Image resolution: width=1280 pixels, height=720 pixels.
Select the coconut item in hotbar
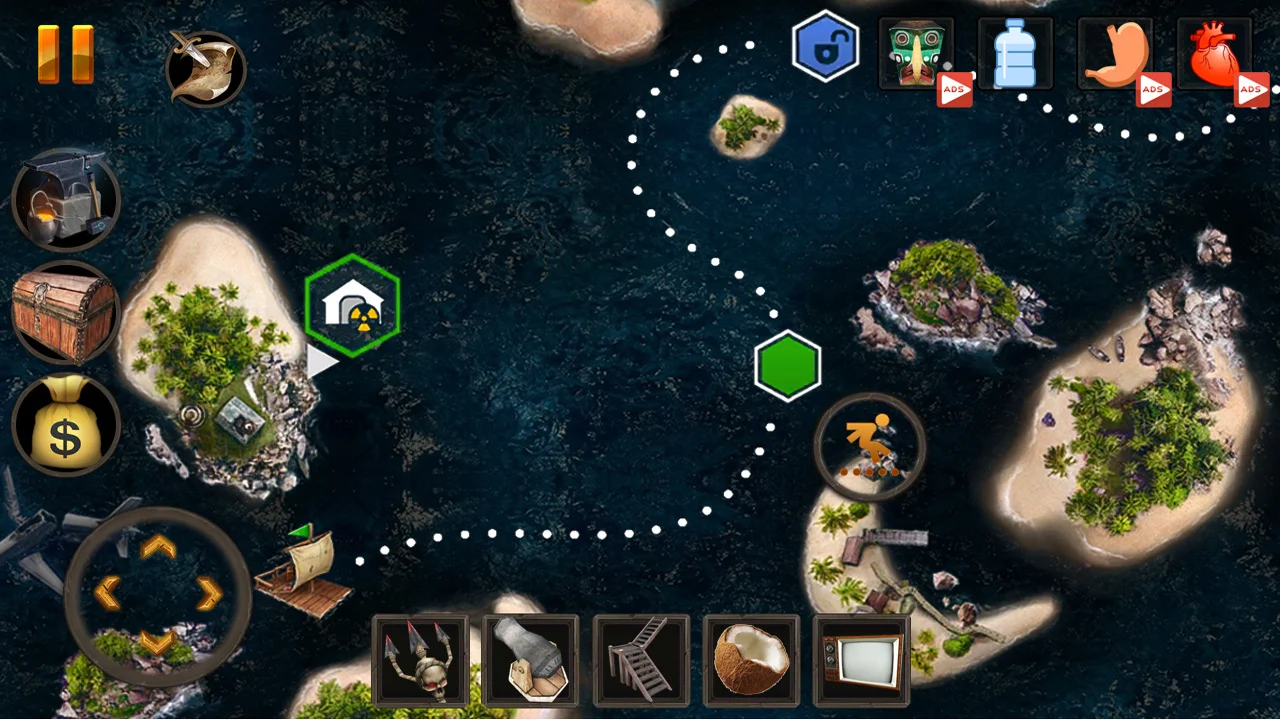(x=751, y=660)
